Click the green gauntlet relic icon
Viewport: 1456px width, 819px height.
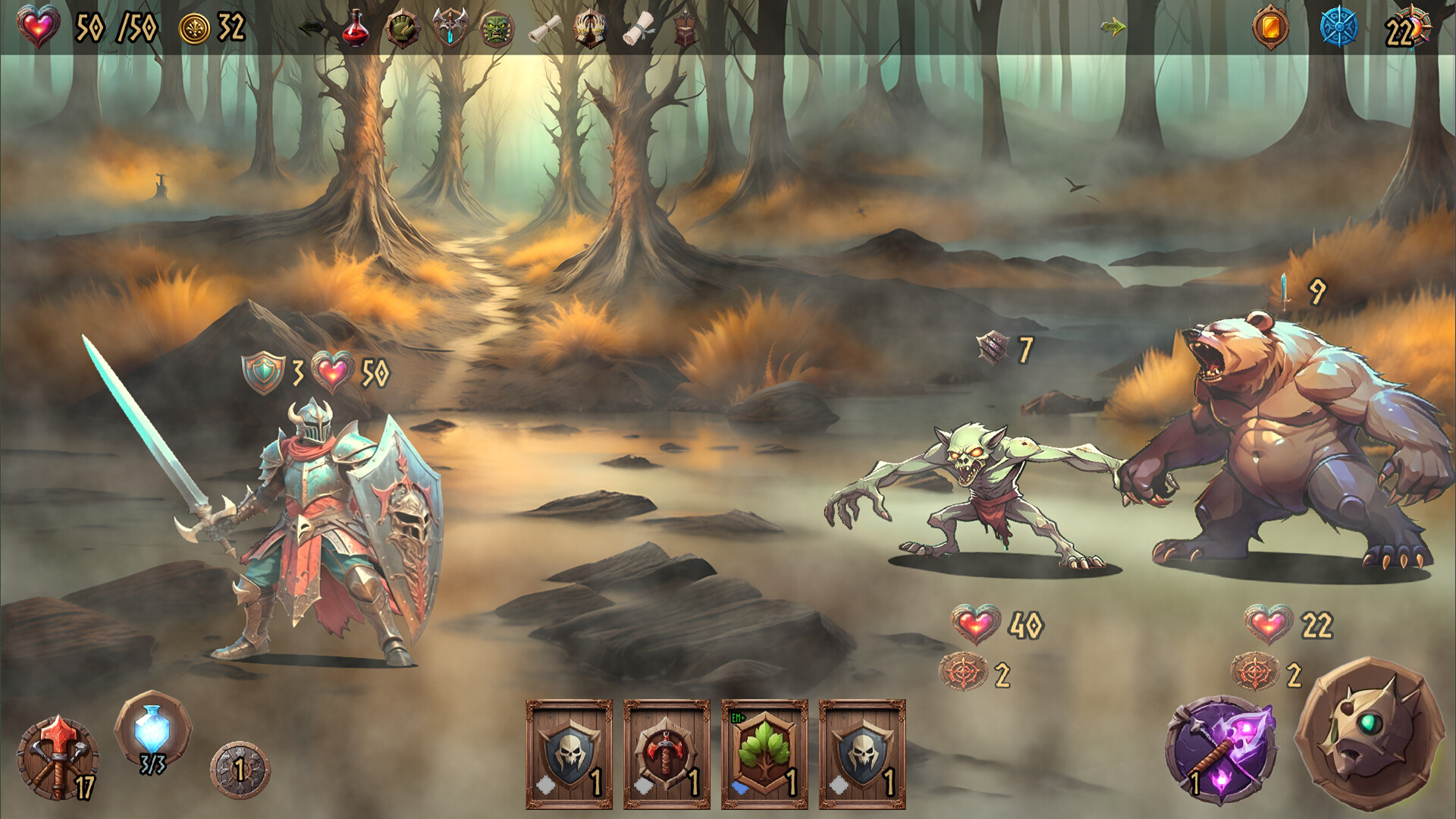pos(402,29)
